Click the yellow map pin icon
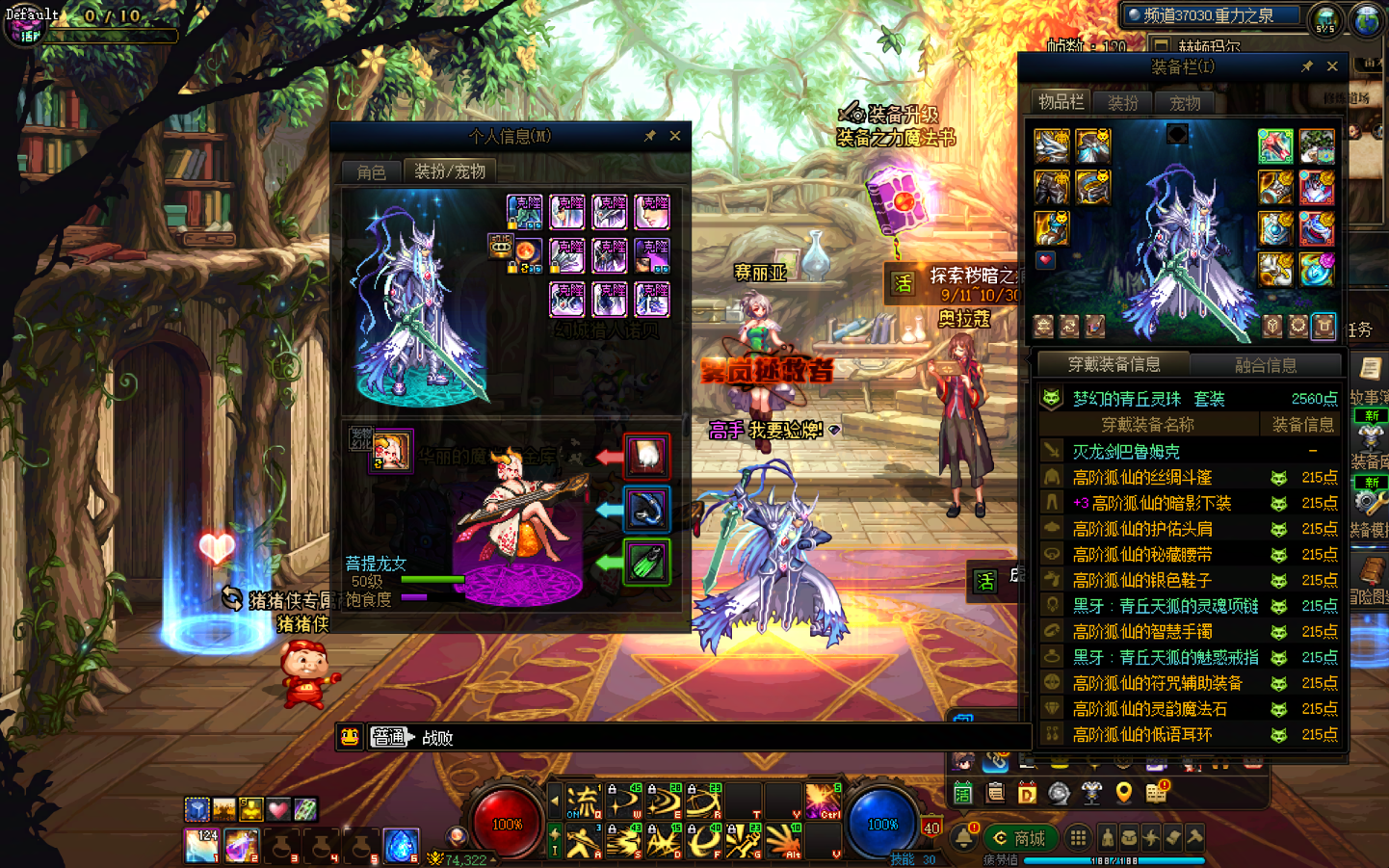 point(1123,793)
